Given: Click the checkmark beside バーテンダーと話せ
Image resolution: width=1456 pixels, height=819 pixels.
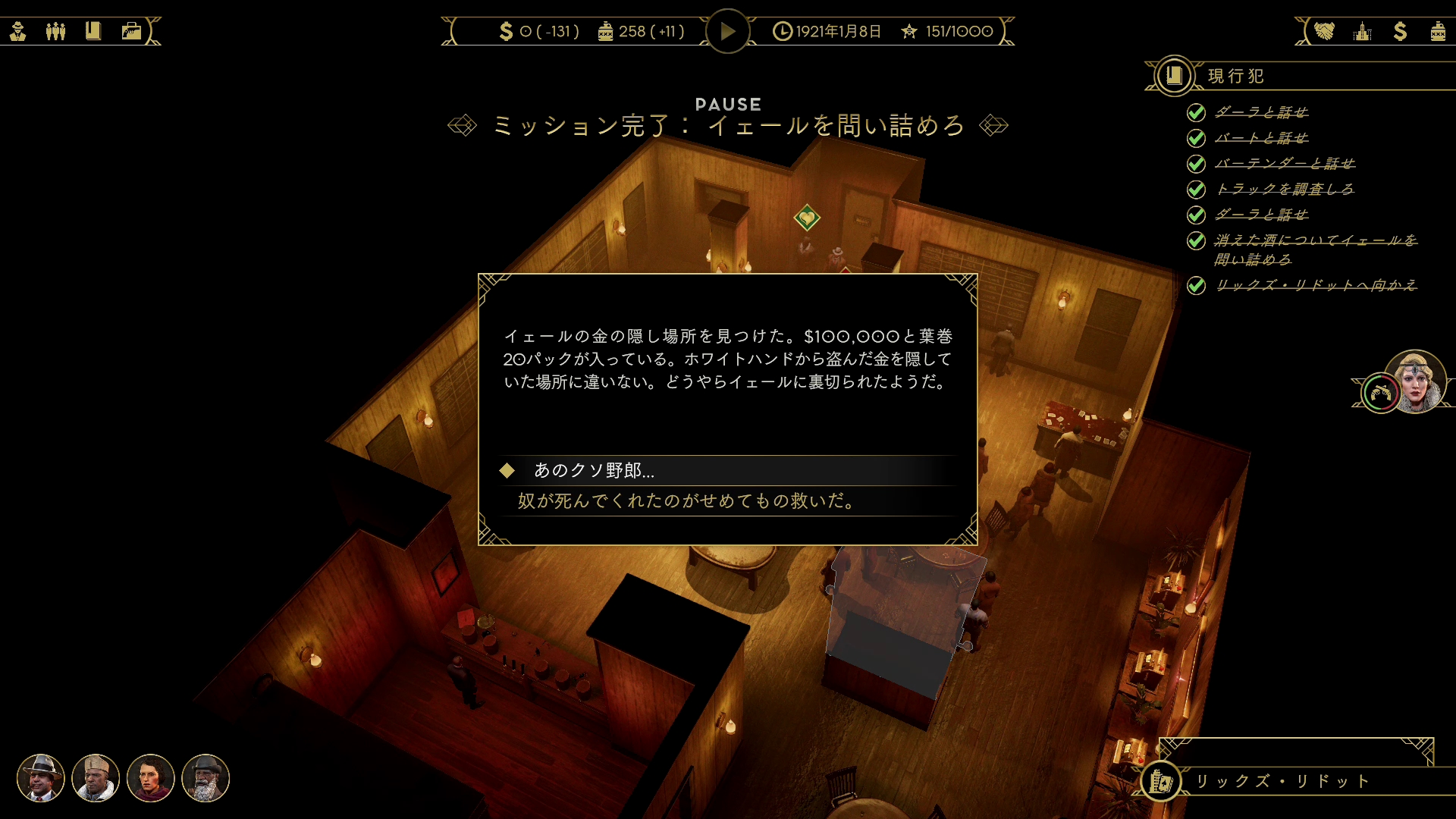Looking at the screenshot, I should pyautogui.click(x=1196, y=163).
